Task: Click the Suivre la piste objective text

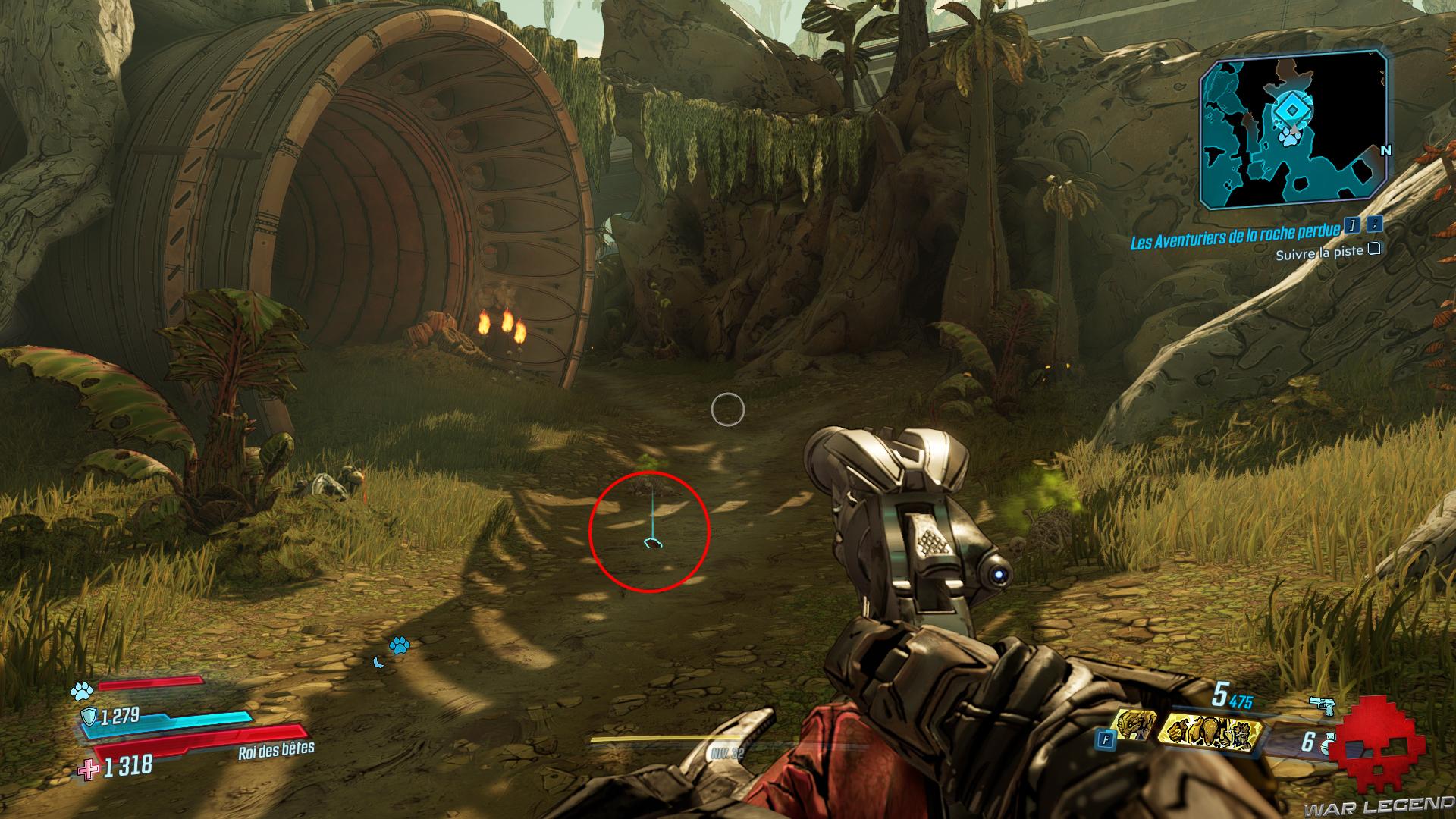Action: point(1319,252)
